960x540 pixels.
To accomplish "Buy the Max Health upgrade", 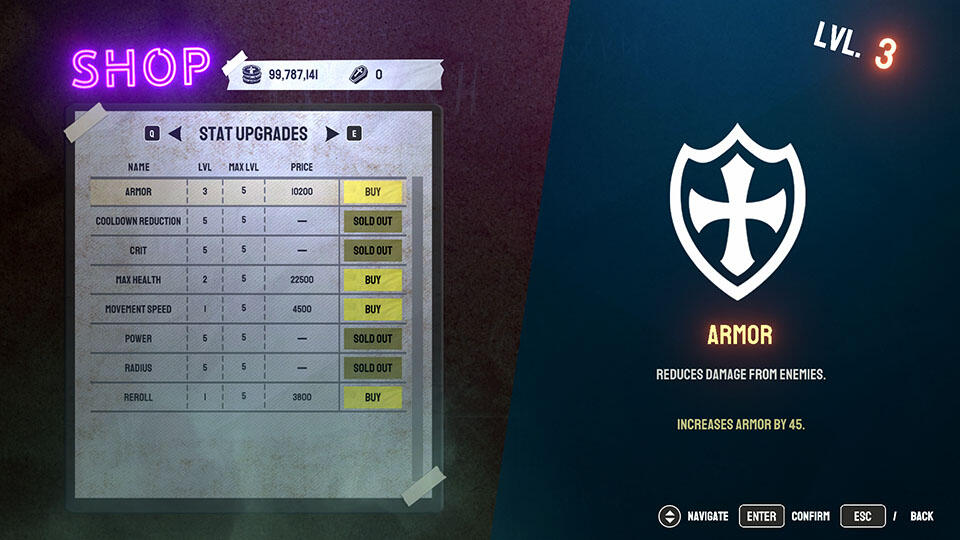I will [372, 280].
